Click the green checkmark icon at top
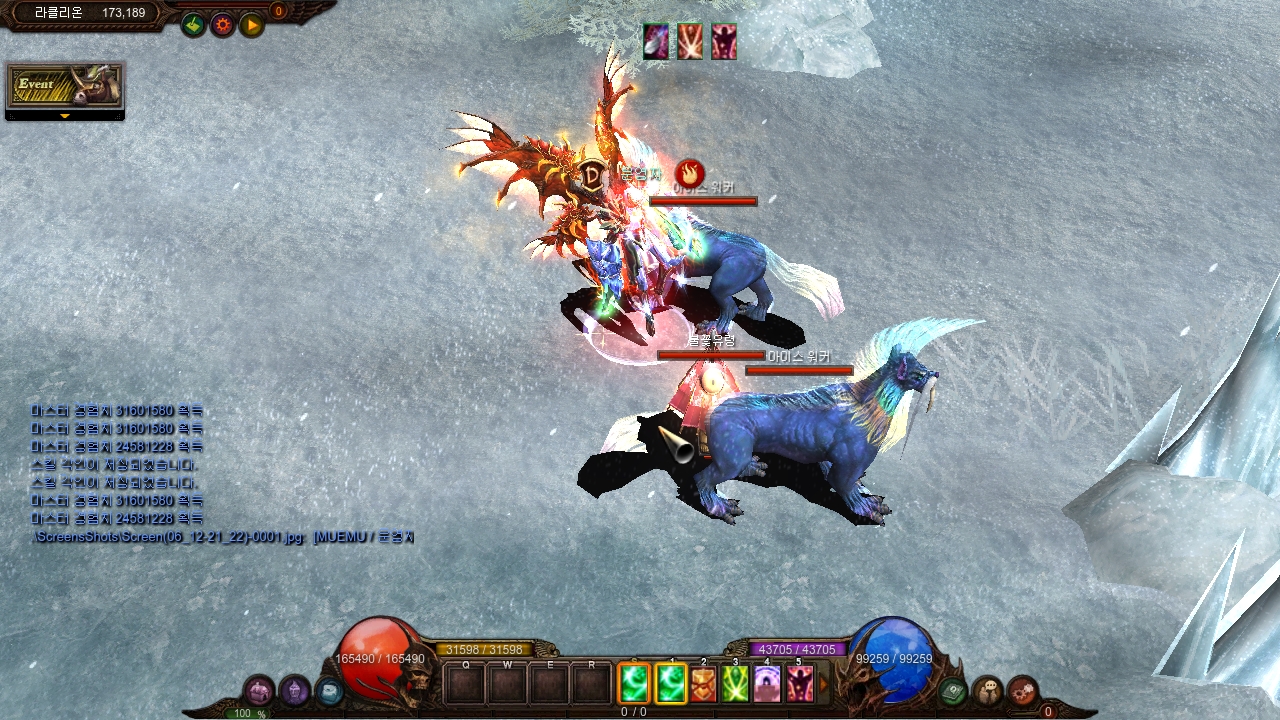The width and height of the screenshot is (1280, 720). [x=193, y=24]
